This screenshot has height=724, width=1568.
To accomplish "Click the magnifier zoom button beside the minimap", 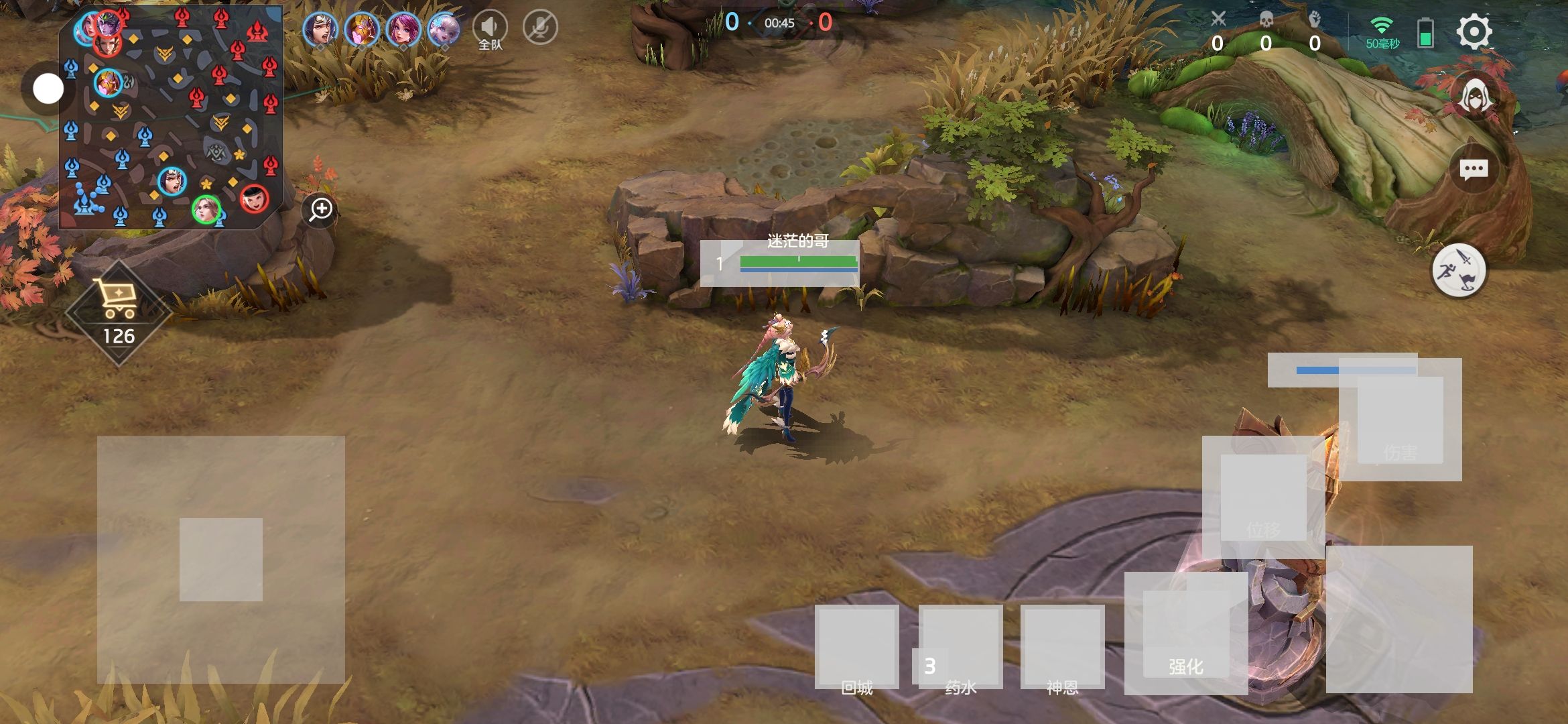I will (x=321, y=209).
